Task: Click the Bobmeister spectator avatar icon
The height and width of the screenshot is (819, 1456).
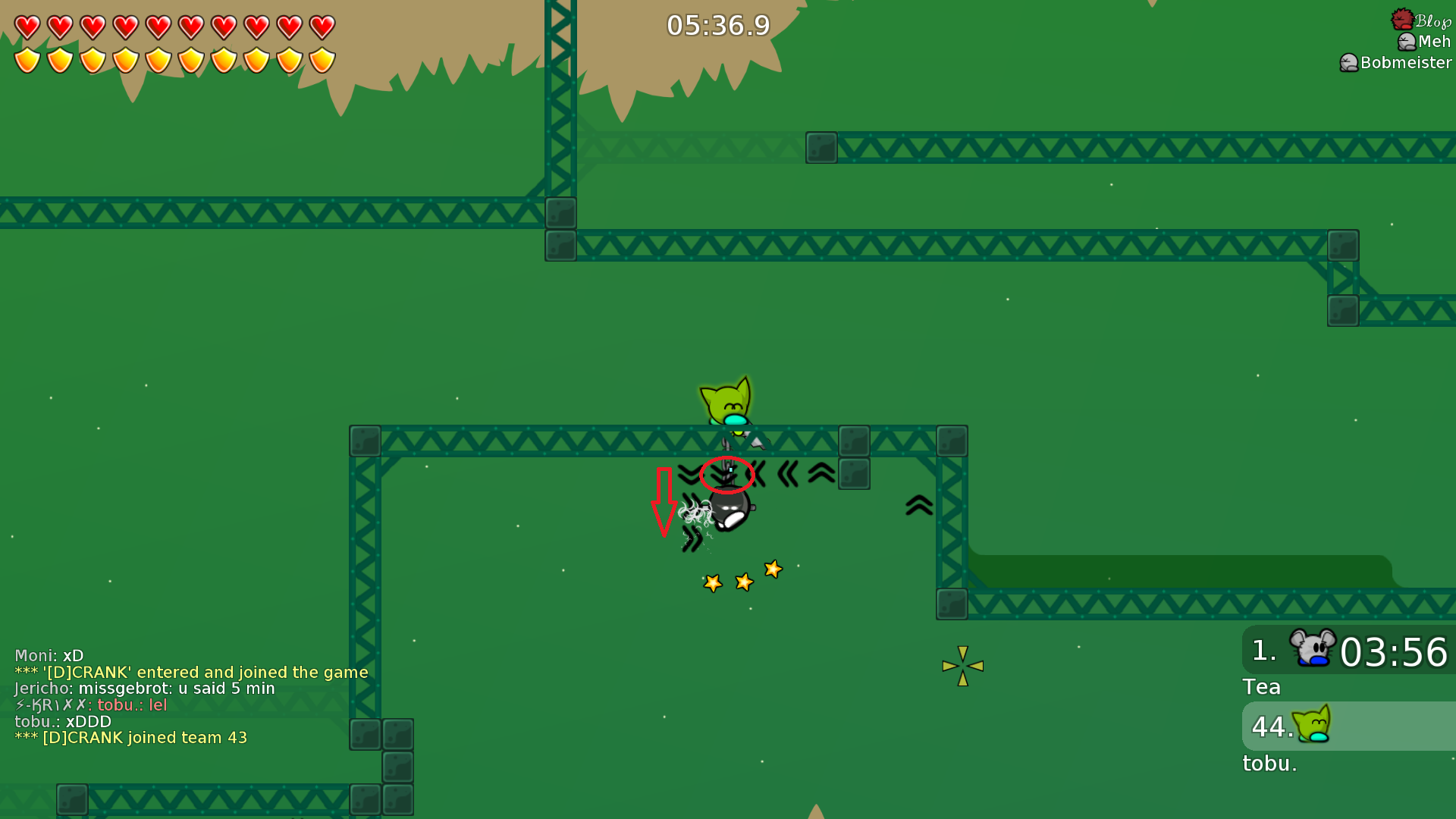Action: [1348, 62]
